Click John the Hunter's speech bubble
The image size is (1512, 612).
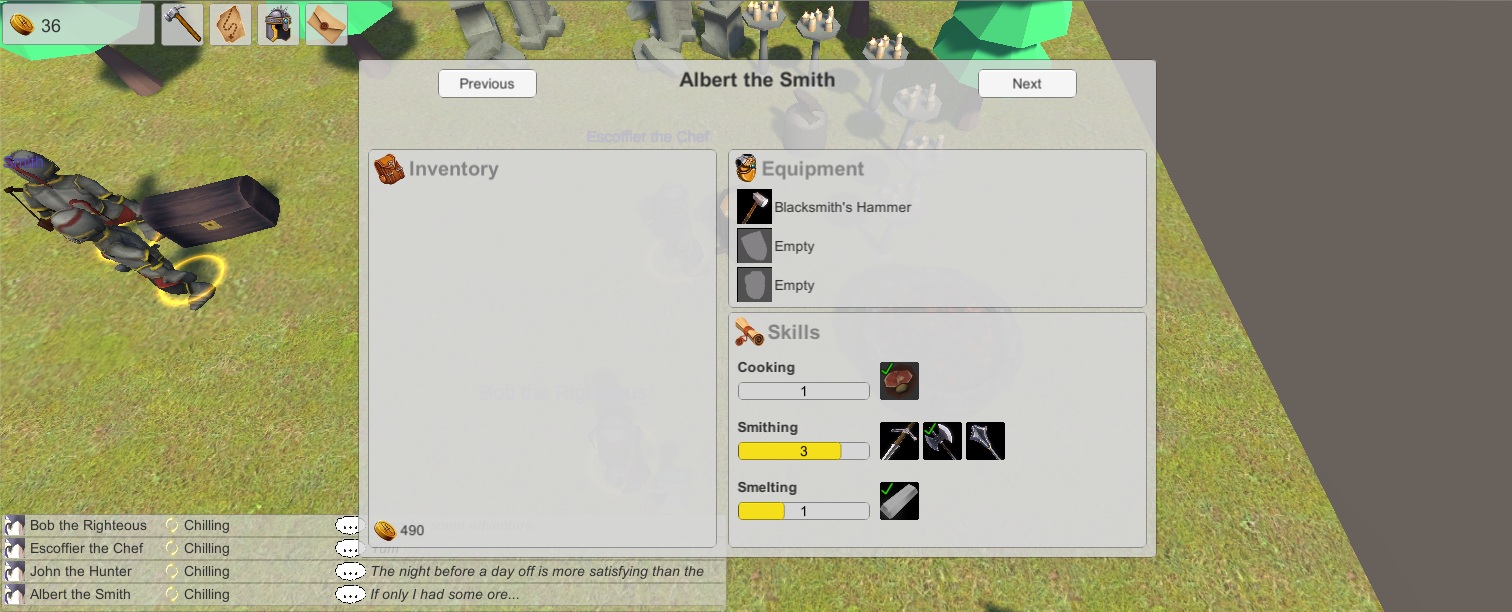coord(349,572)
